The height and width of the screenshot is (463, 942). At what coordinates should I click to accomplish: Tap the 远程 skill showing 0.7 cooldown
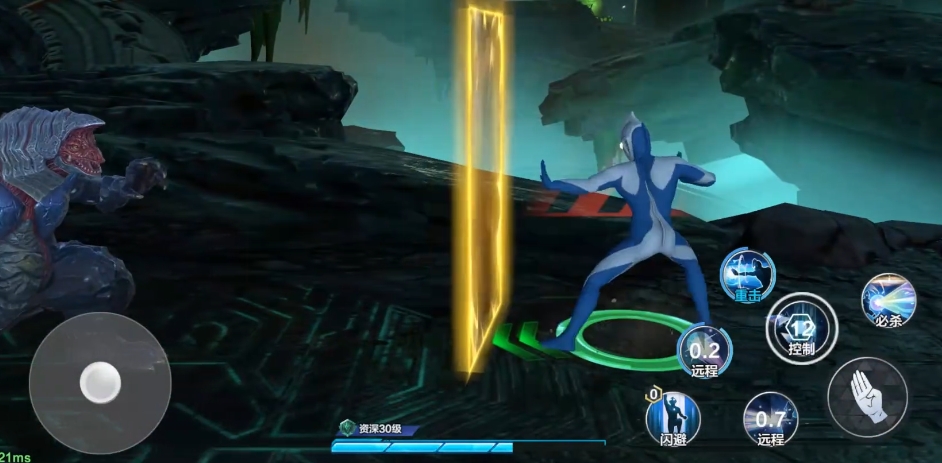point(770,419)
